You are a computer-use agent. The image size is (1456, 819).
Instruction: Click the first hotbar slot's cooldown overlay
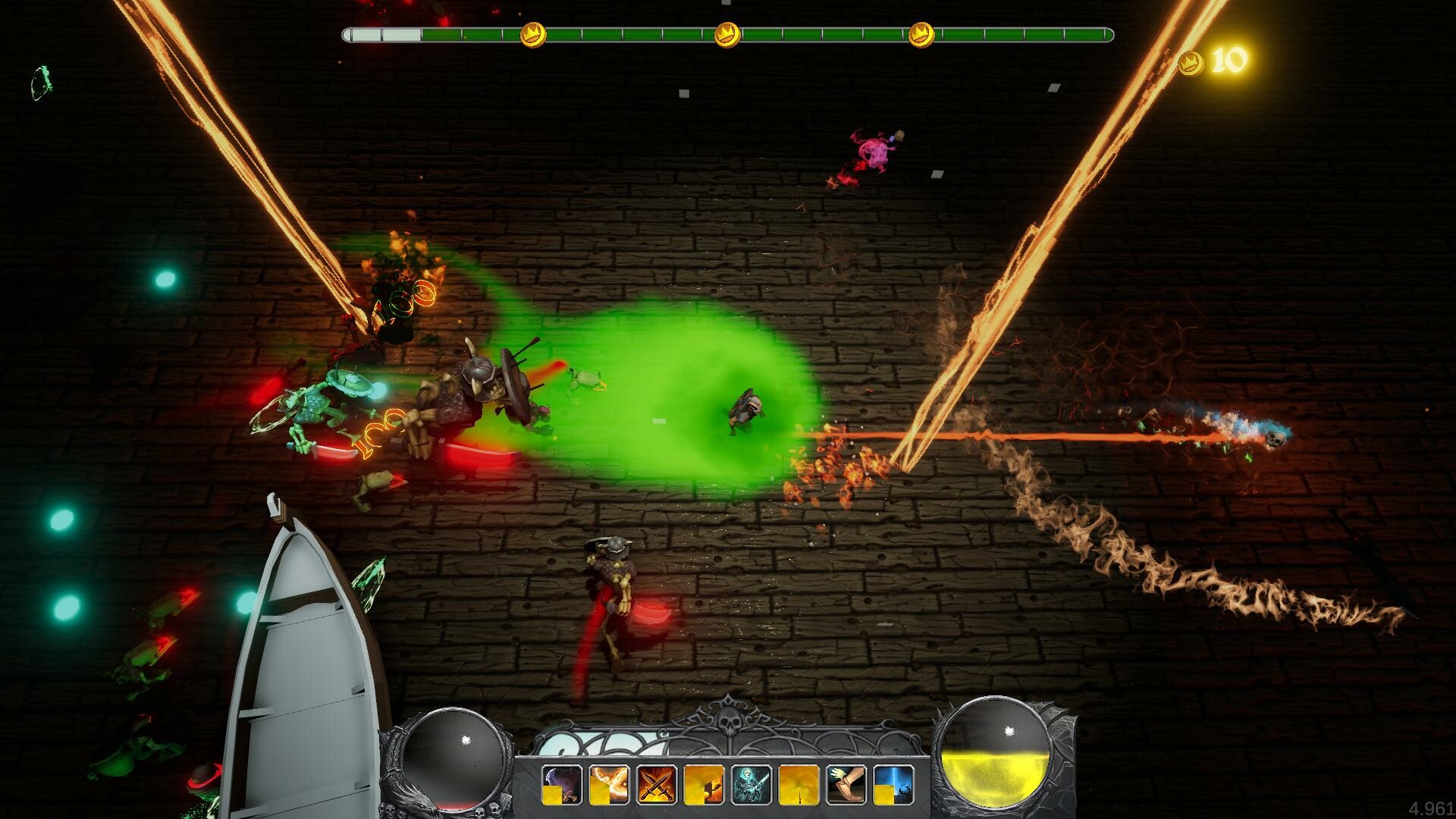tap(552, 794)
